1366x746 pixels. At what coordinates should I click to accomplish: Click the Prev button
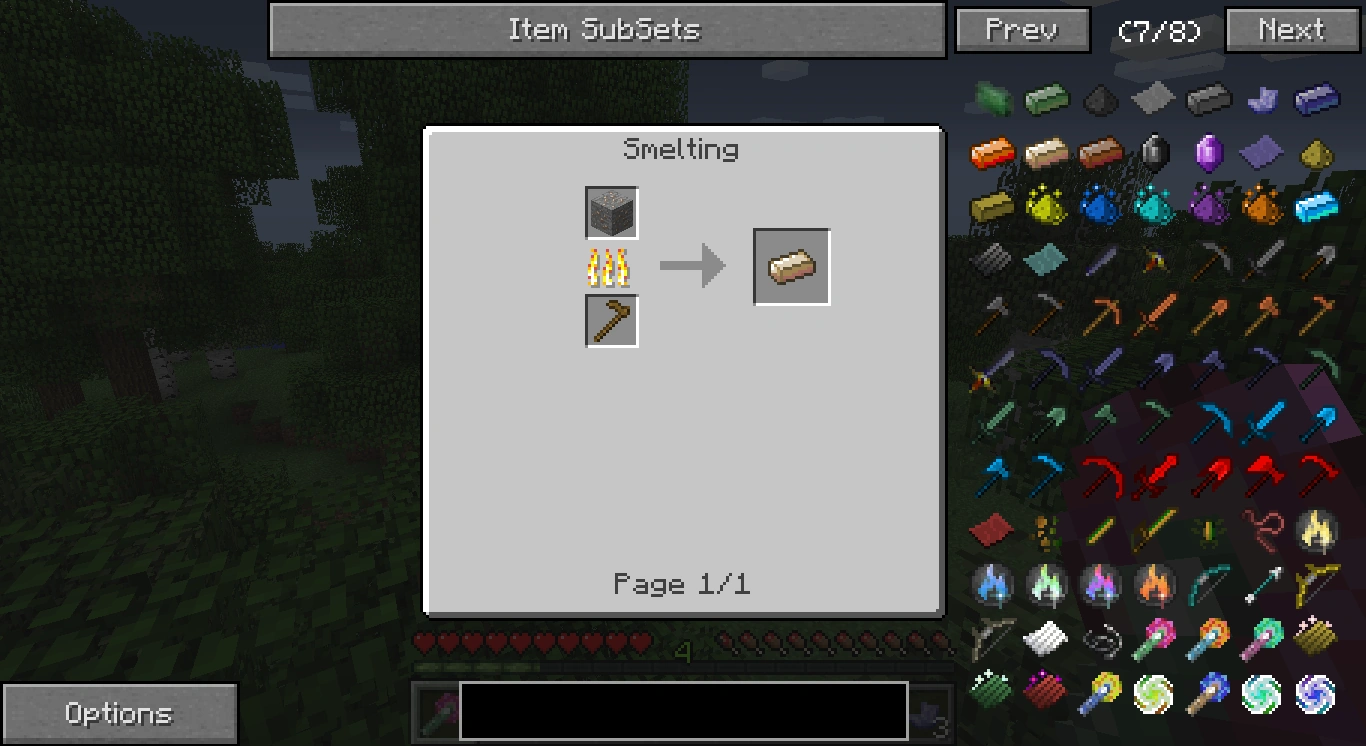1021,30
